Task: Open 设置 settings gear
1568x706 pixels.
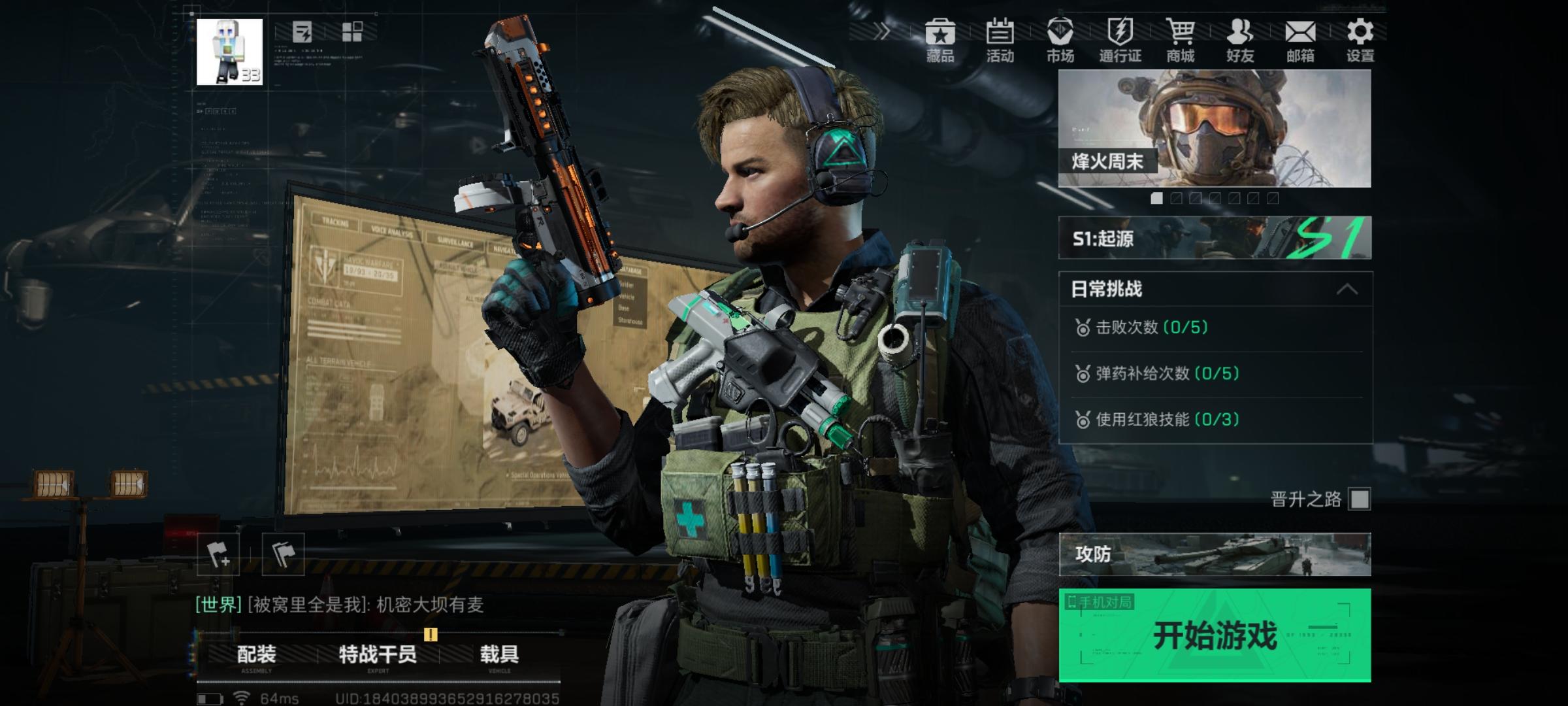Action: 1360,41
